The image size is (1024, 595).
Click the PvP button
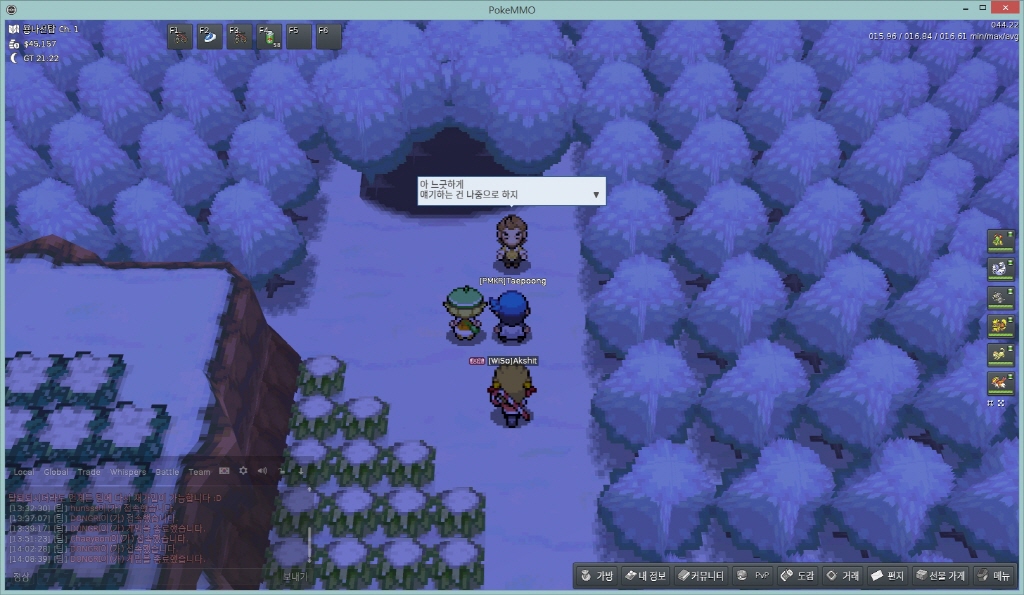click(752, 576)
